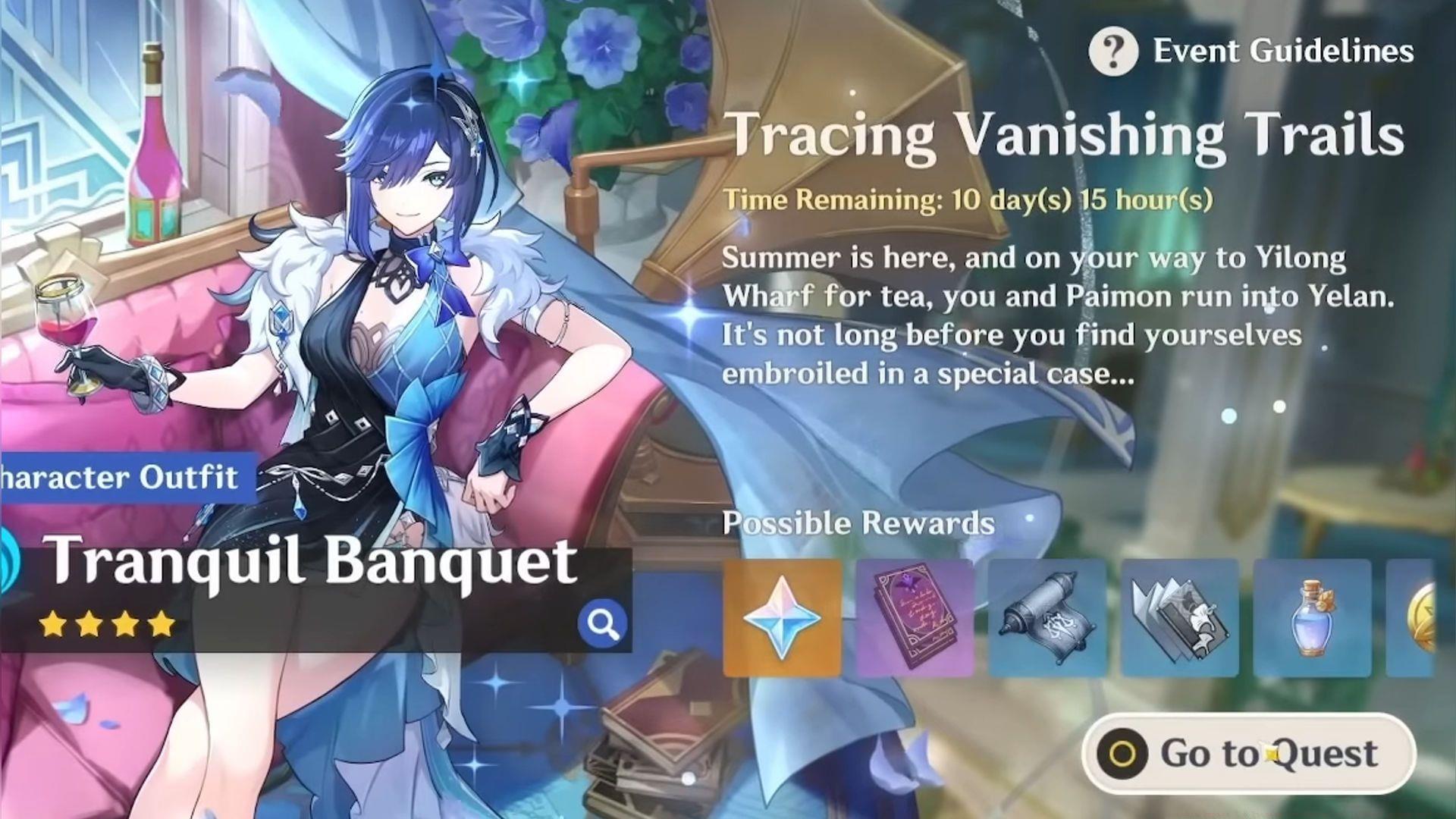Click the potion bottle reward icon
This screenshot has width=1456, height=819.
point(1312,616)
